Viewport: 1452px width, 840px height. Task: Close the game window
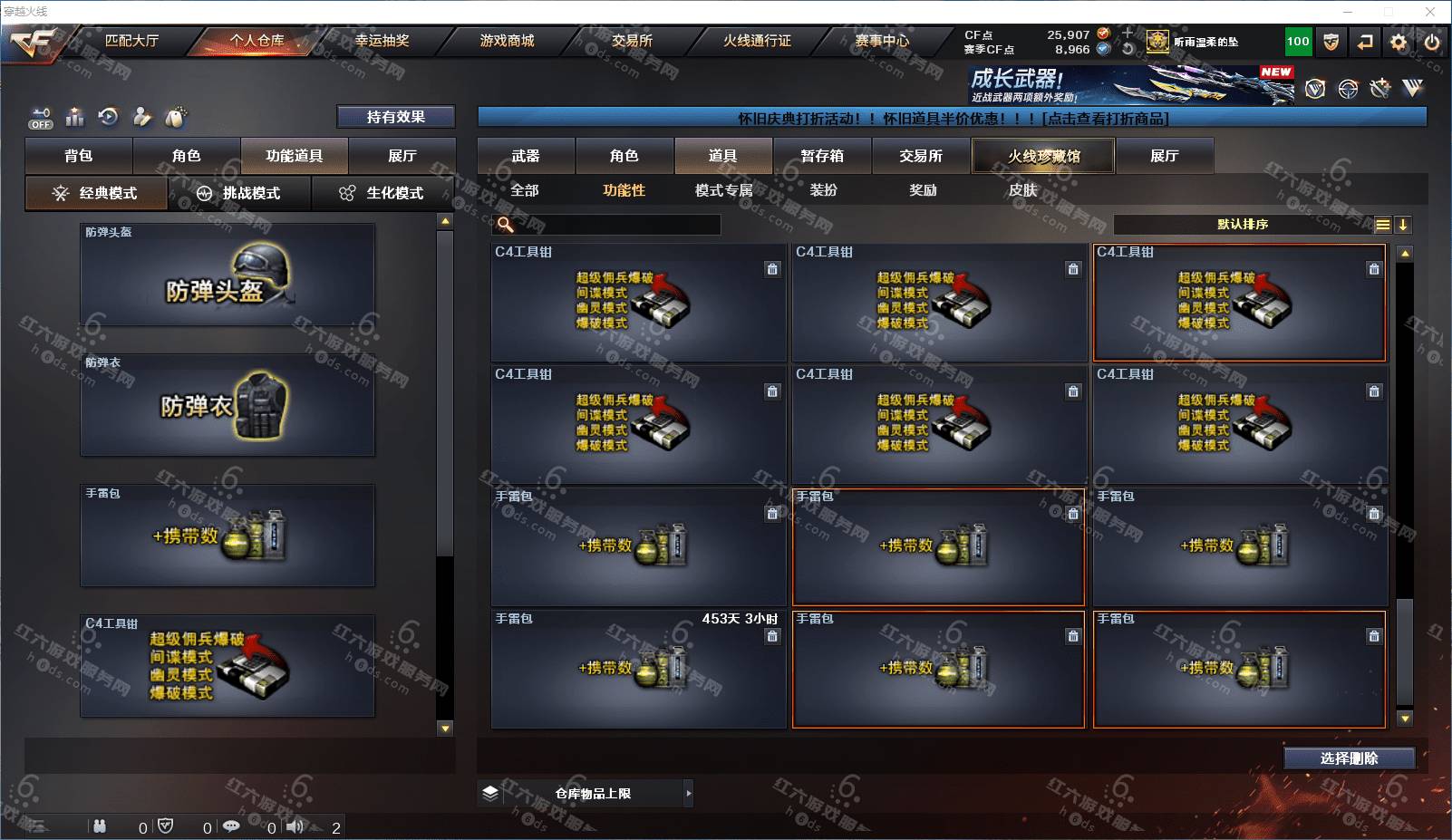click(1430, 12)
